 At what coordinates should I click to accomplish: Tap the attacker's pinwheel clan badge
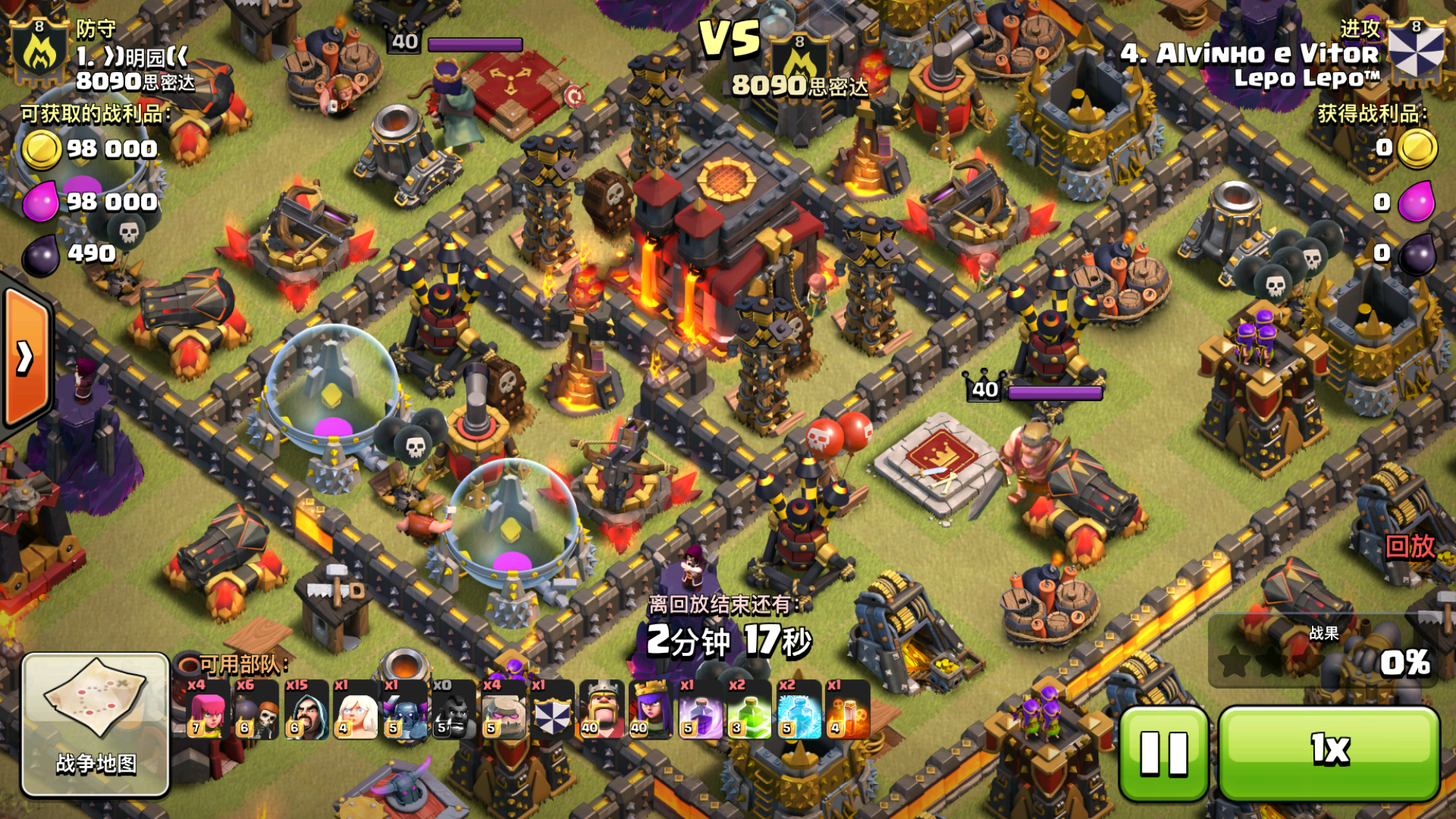(x=1415, y=51)
